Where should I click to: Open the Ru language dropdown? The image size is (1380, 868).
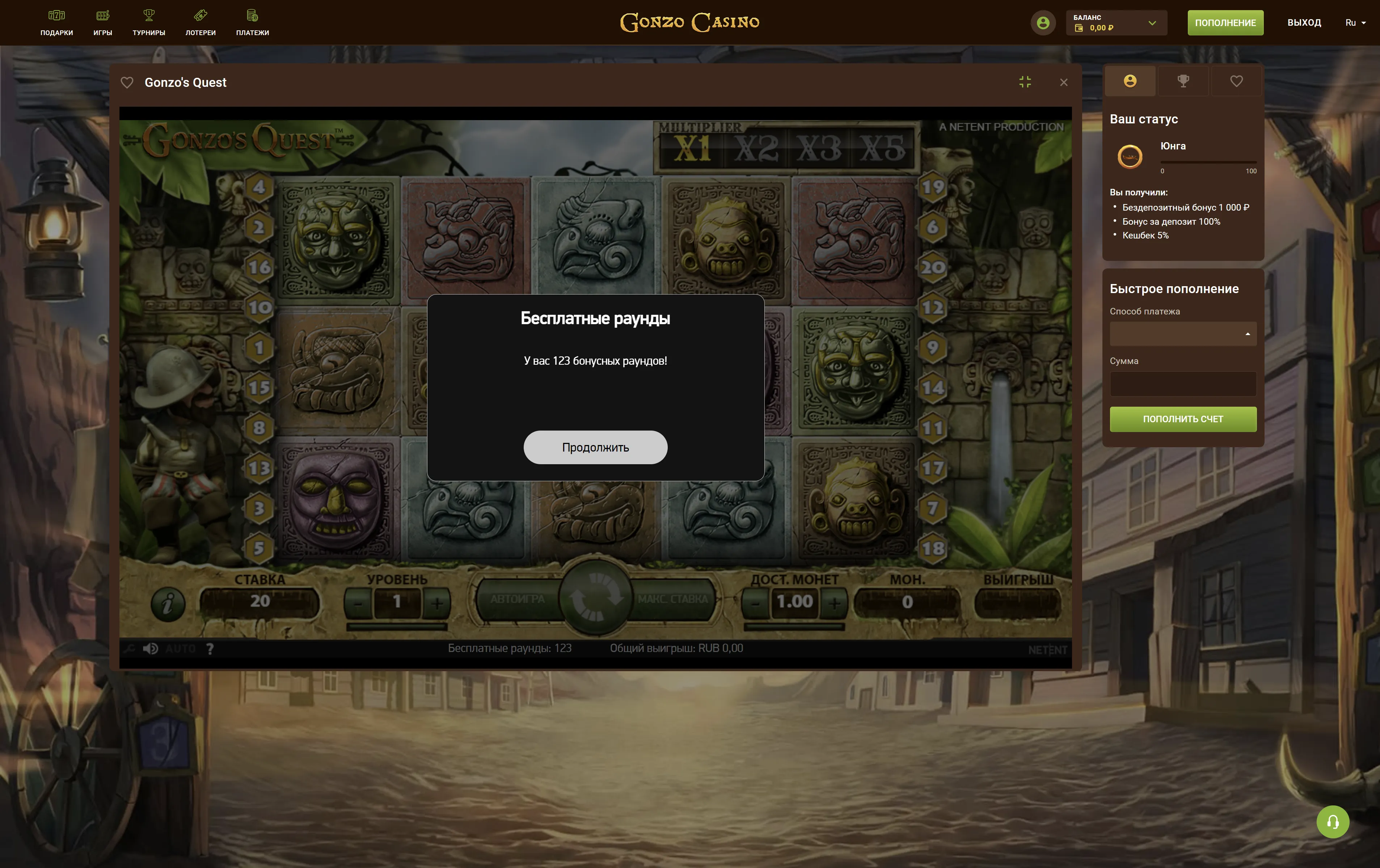click(x=1355, y=23)
